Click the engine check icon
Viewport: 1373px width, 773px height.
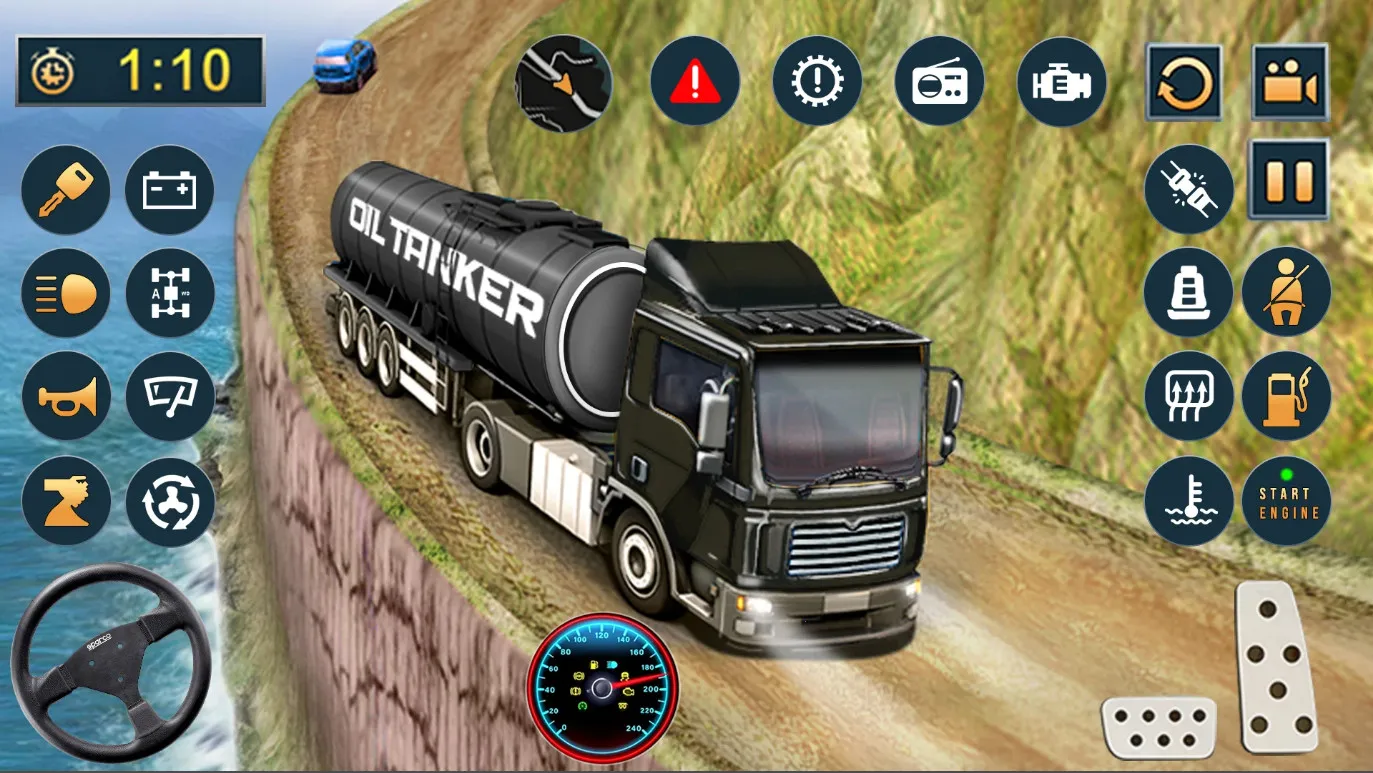(x=1062, y=81)
